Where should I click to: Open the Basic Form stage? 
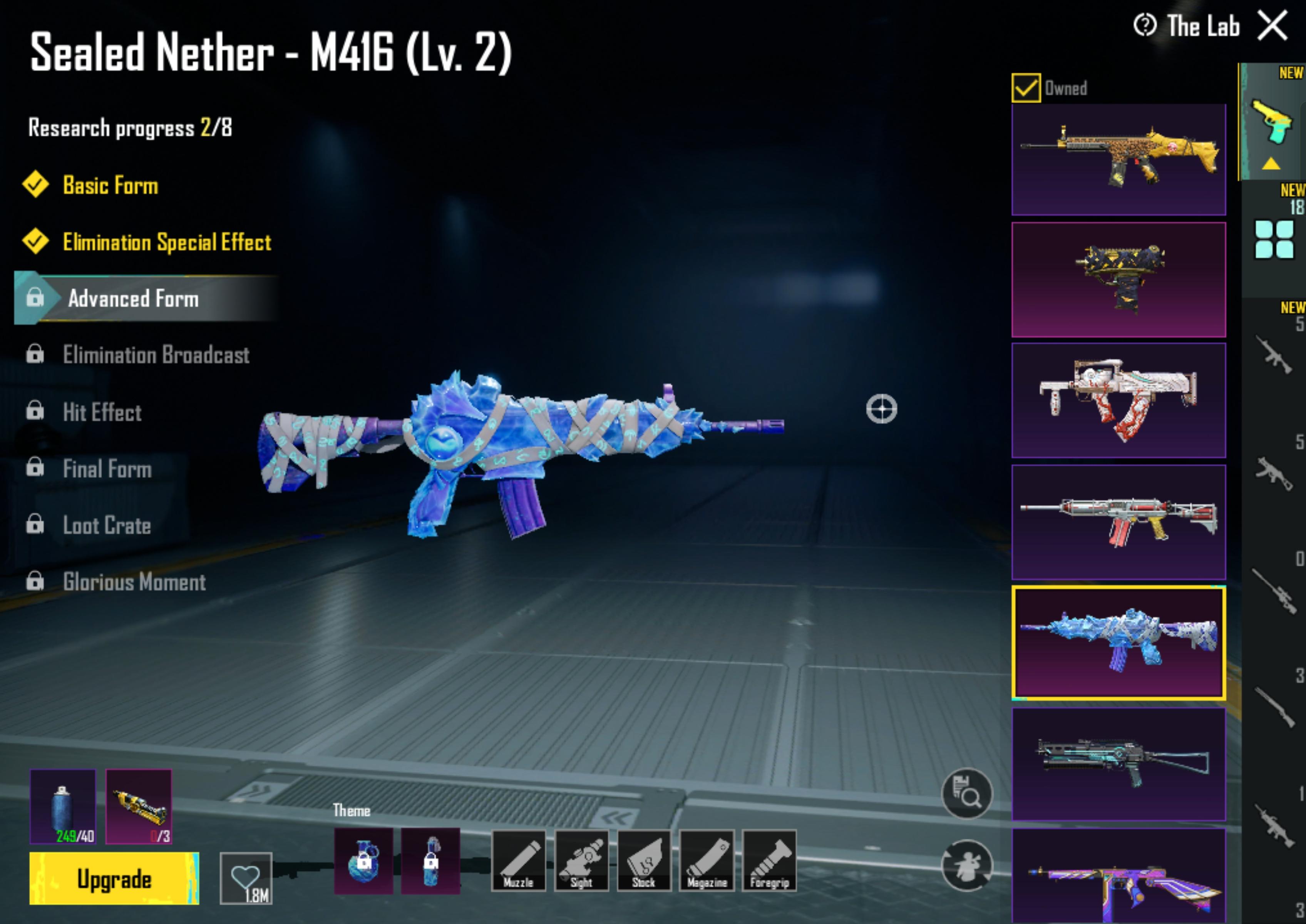click(110, 186)
